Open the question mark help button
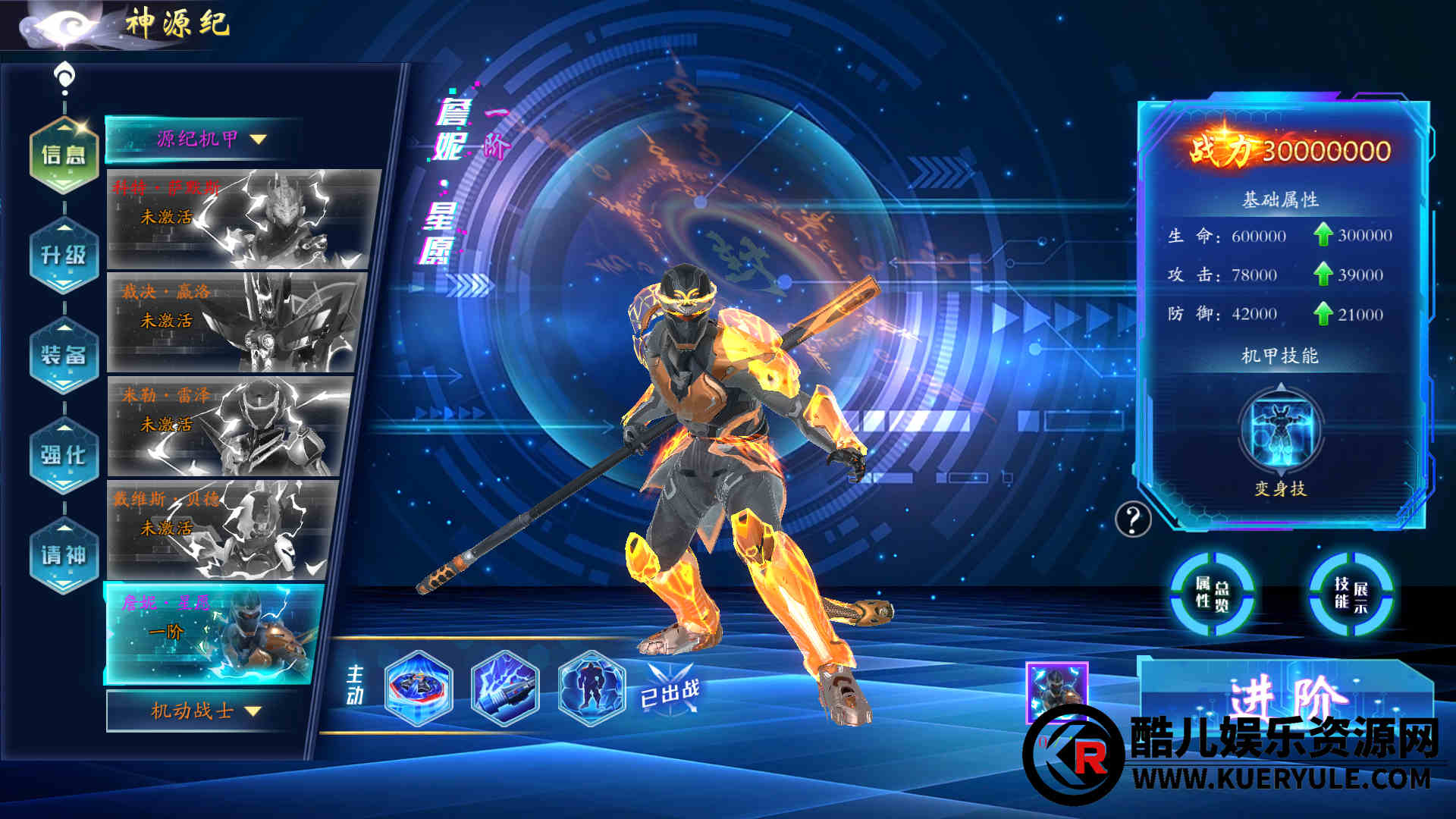 tap(1133, 519)
